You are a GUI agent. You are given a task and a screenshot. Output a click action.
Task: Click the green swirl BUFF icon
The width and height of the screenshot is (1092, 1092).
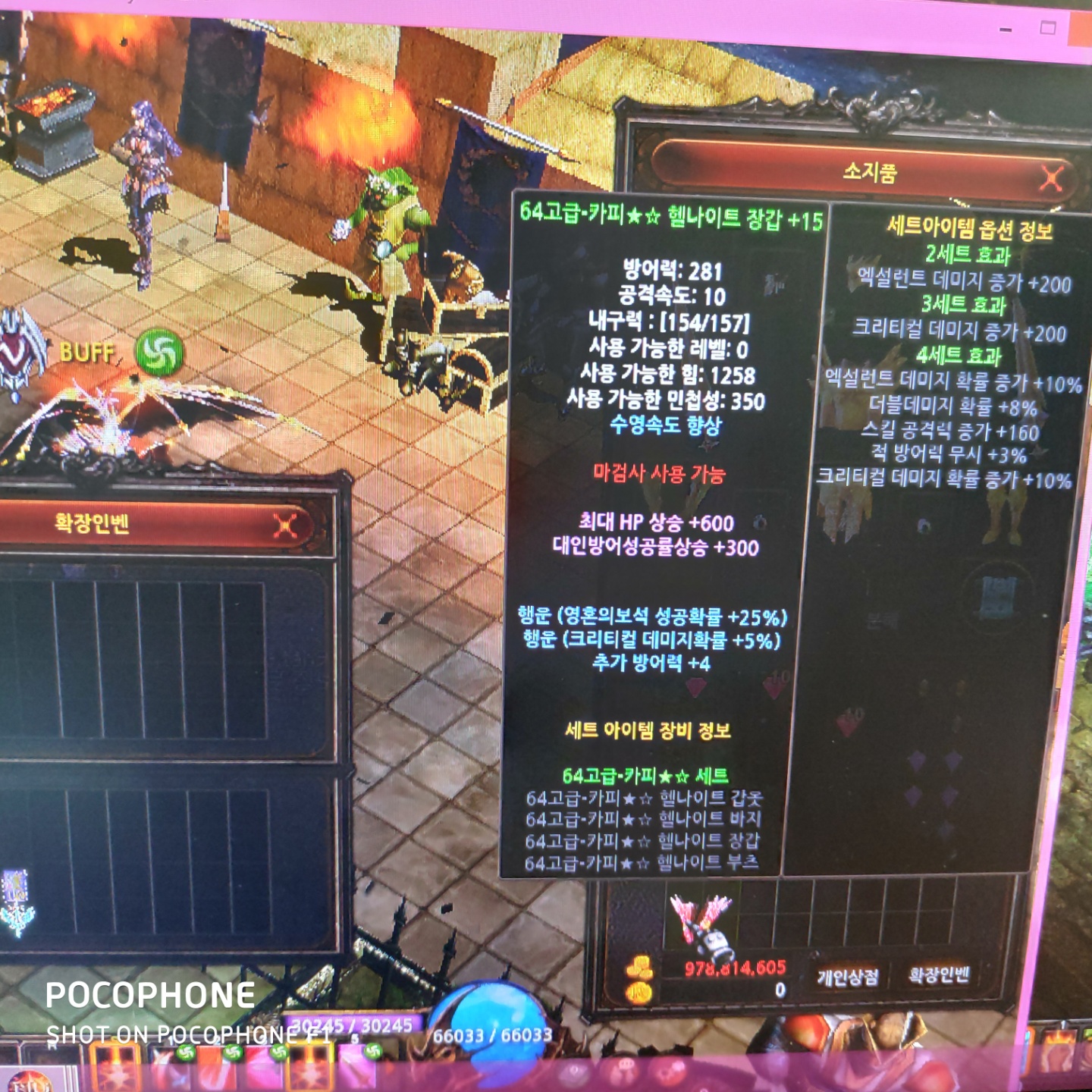(159, 352)
